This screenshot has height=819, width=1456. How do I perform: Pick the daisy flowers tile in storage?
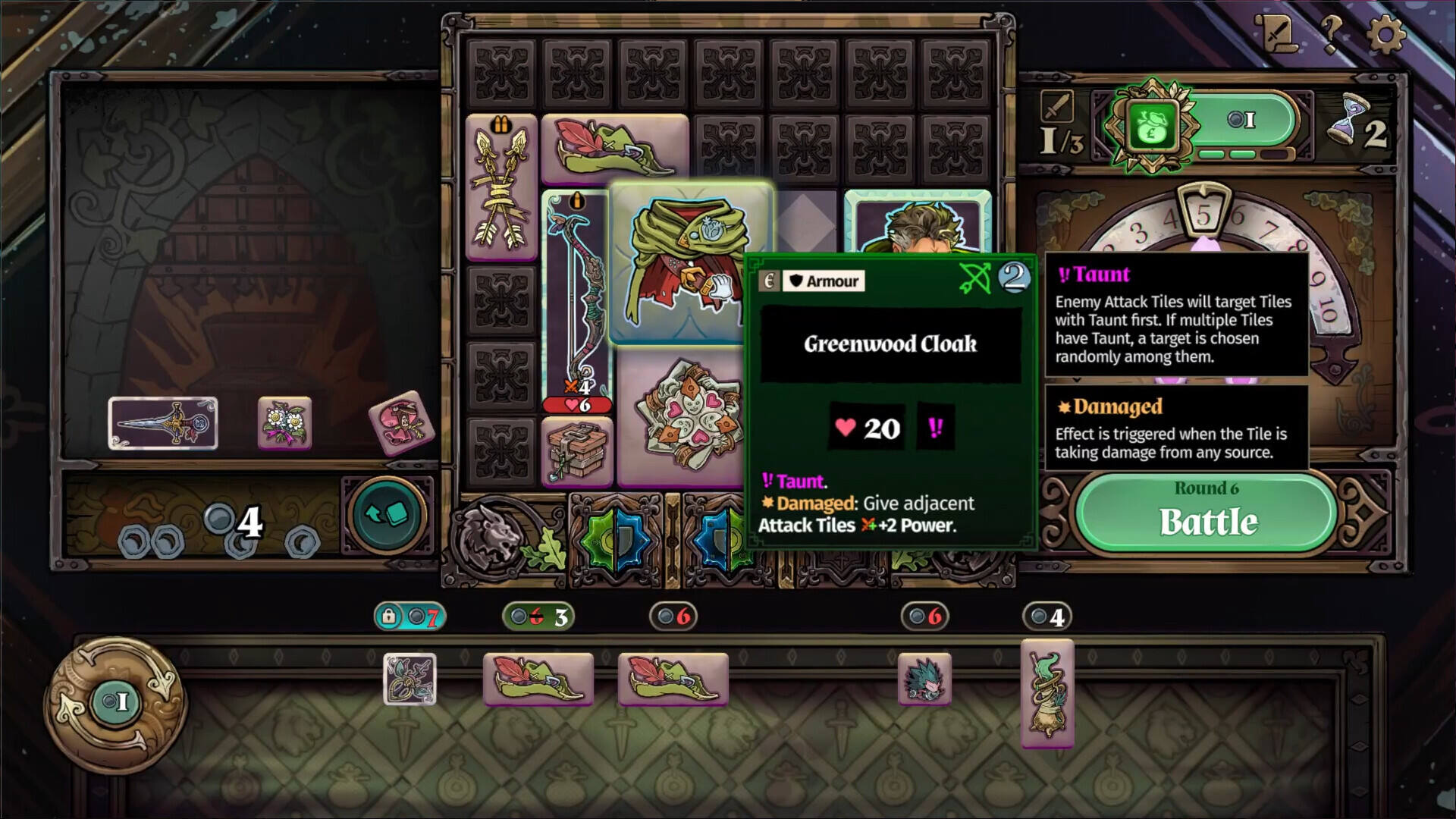point(284,422)
